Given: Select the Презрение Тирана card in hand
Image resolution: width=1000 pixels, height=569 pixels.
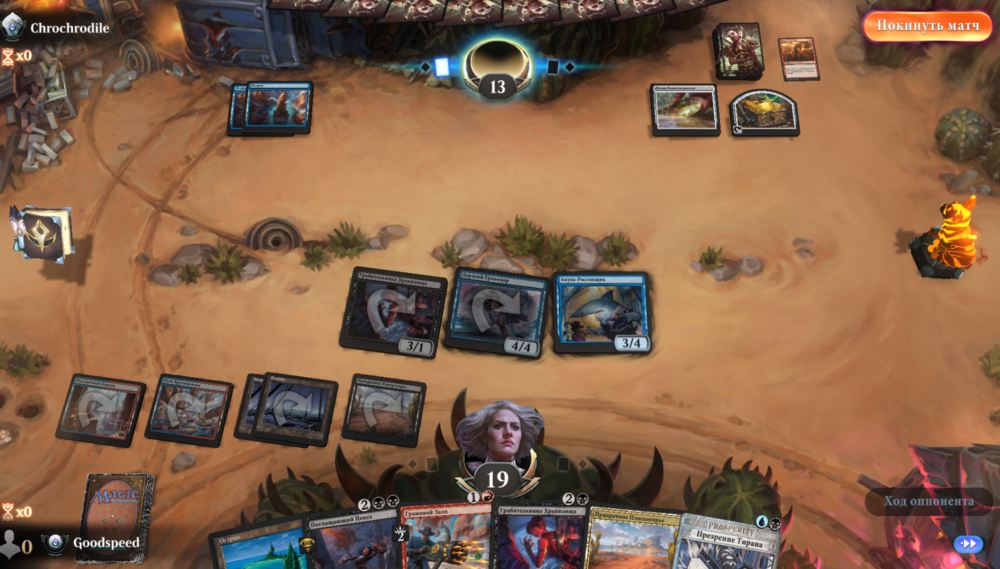Looking at the screenshot, I should coord(731,544).
